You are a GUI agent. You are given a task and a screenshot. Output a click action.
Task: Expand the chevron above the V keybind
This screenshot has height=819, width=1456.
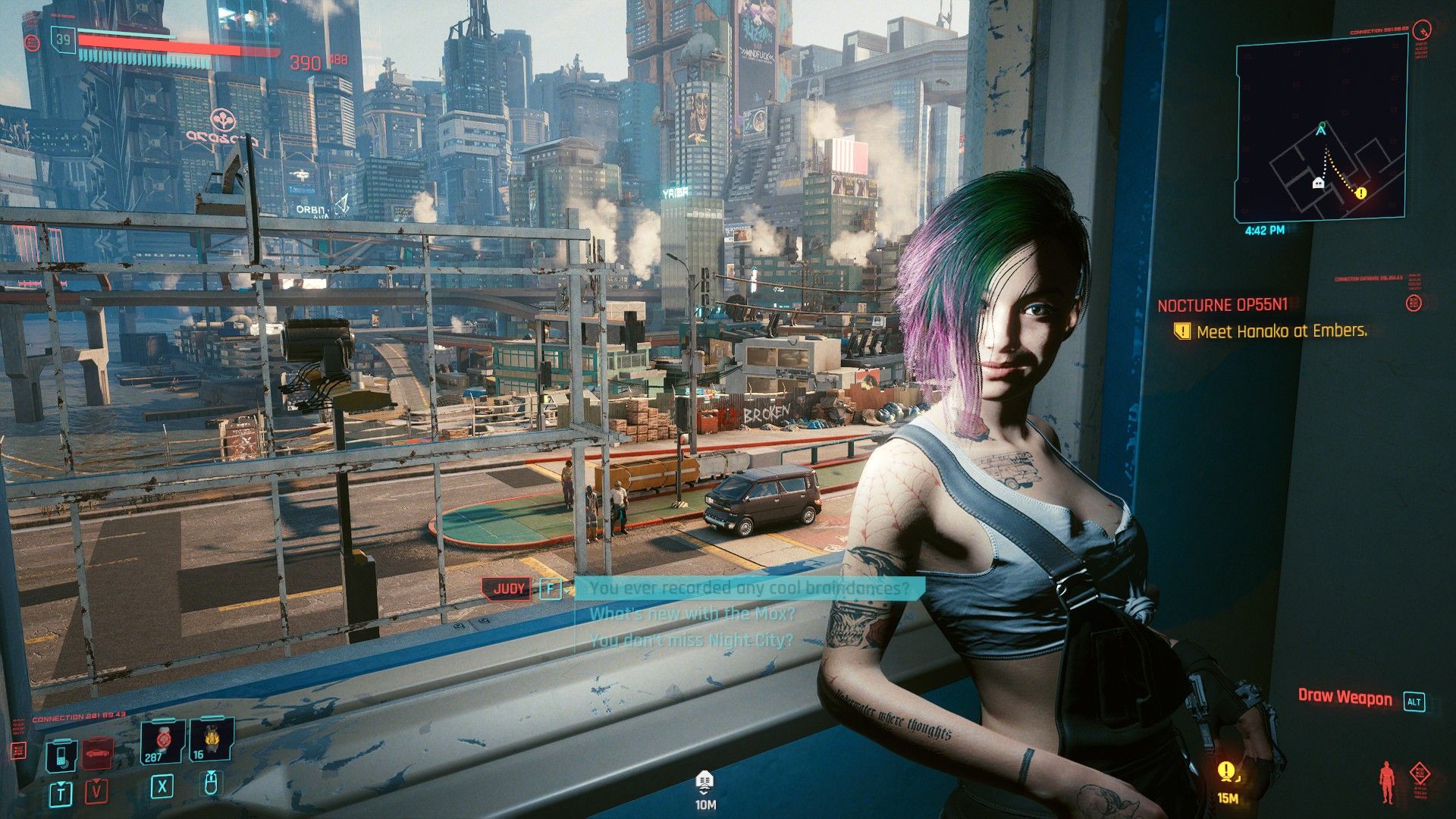pos(96,782)
